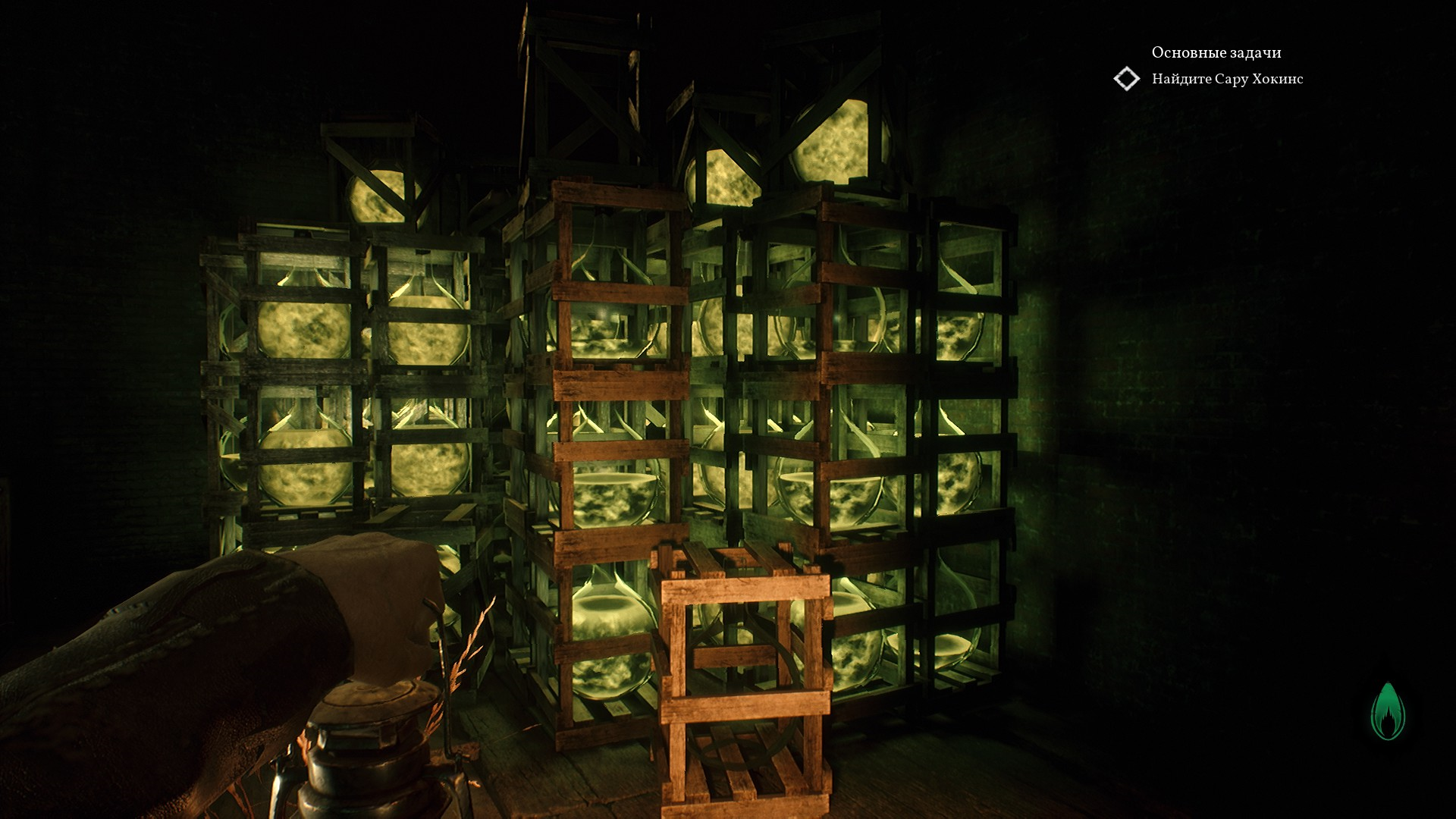Select the diamond objective marker icon
1456x819 pixels.
(x=1126, y=79)
